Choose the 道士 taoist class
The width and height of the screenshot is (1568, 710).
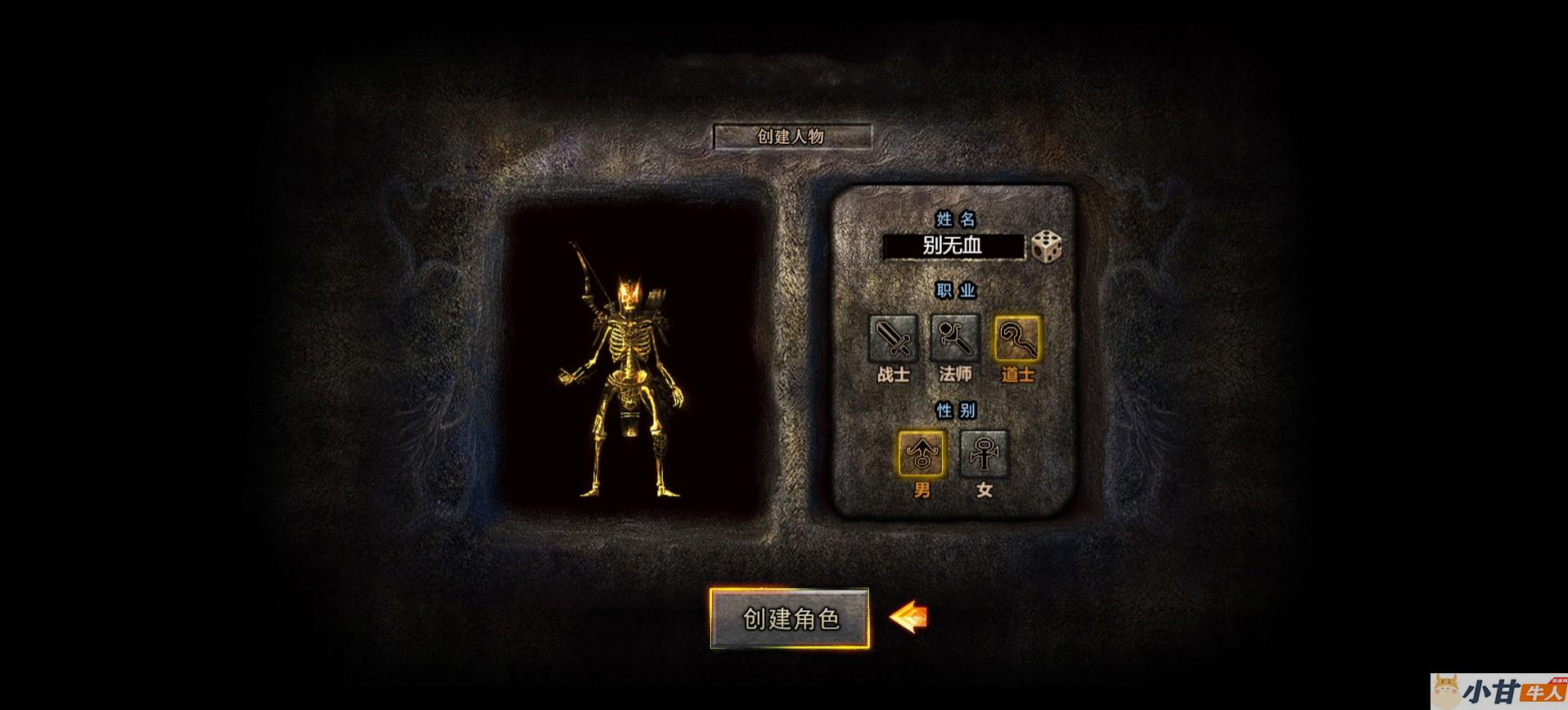(1017, 338)
